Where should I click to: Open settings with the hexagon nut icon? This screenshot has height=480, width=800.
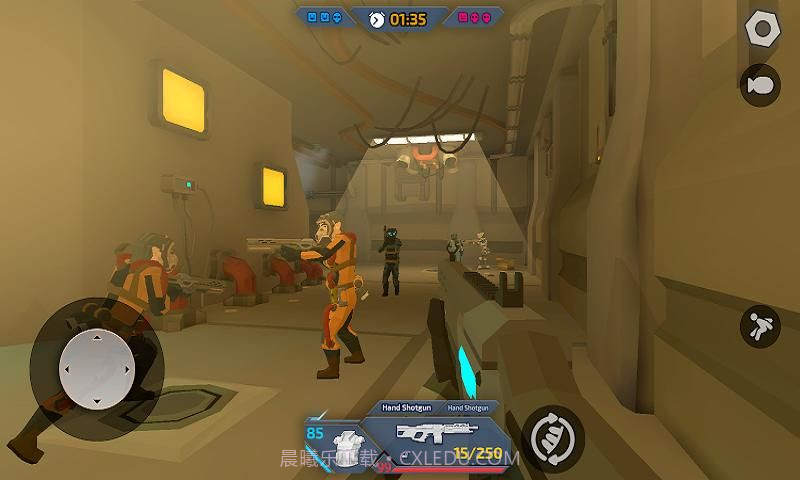[x=762, y=28]
